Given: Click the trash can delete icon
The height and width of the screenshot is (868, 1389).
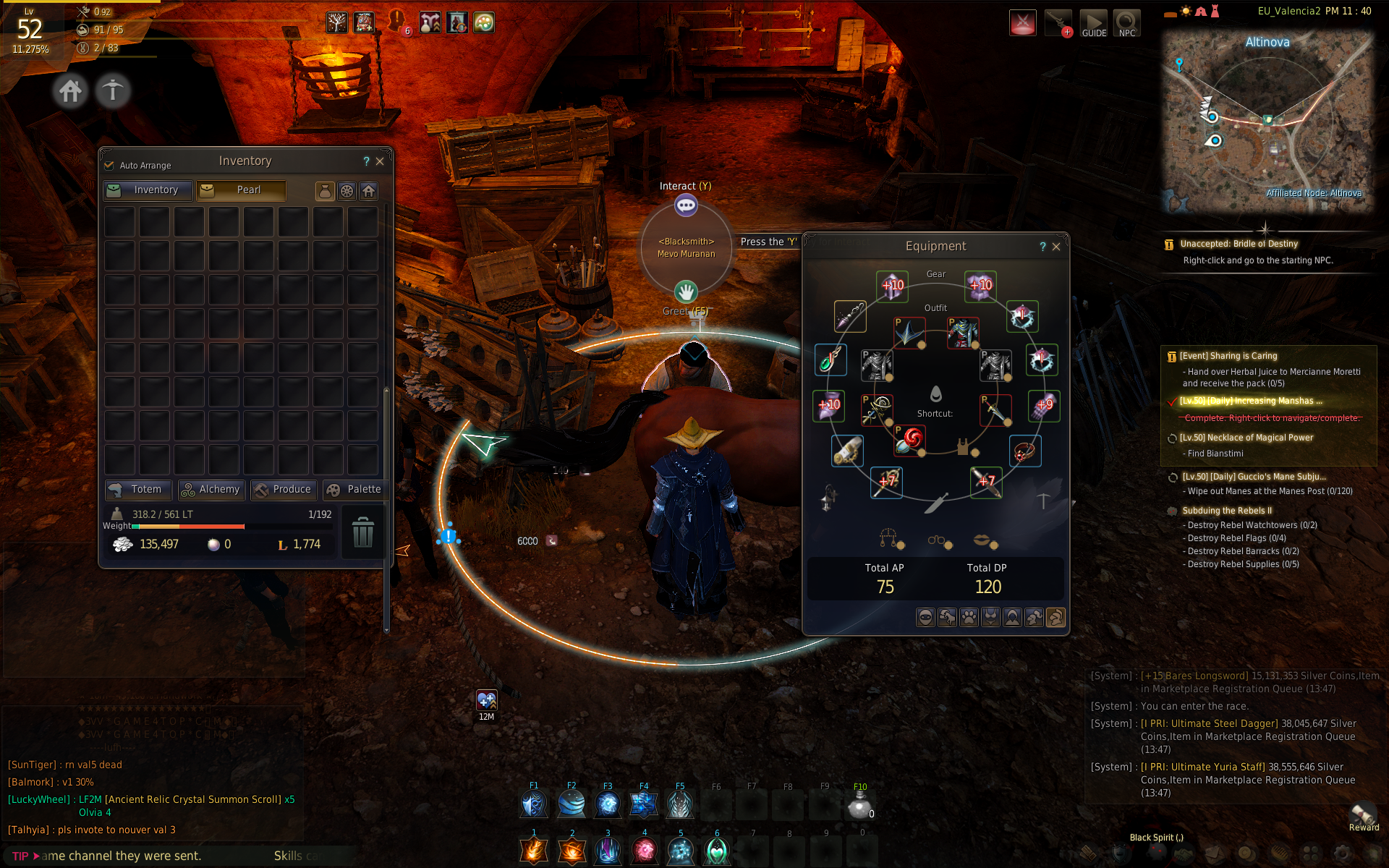Looking at the screenshot, I should click(362, 532).
